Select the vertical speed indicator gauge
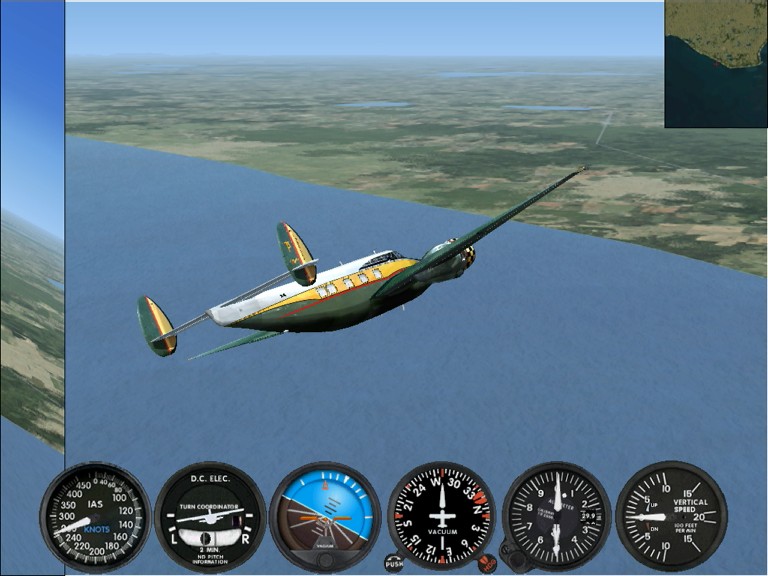This screenshot has width=768, height=576. click(x=671, y=516)
